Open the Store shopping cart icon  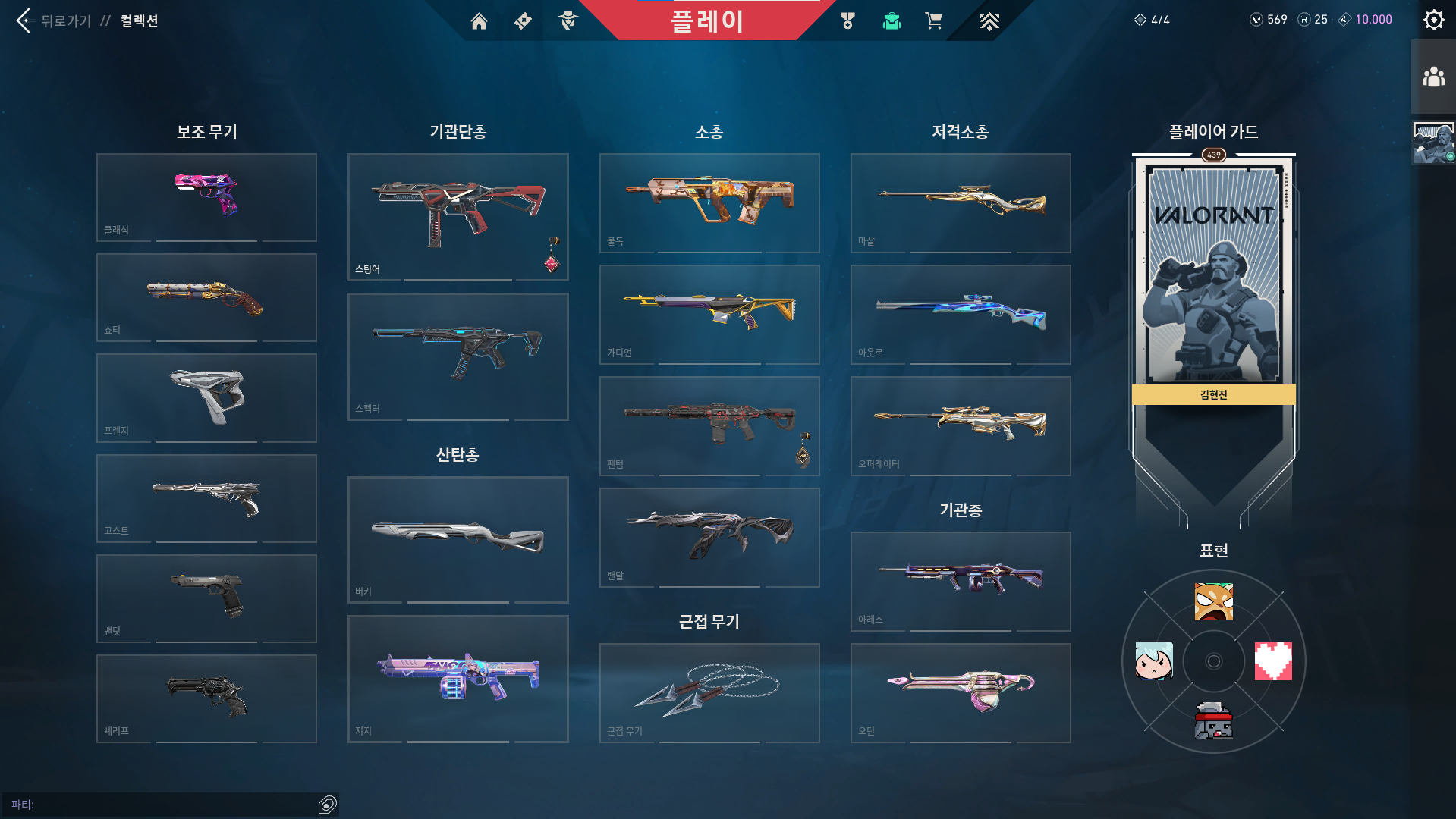(x=933, y=21)
